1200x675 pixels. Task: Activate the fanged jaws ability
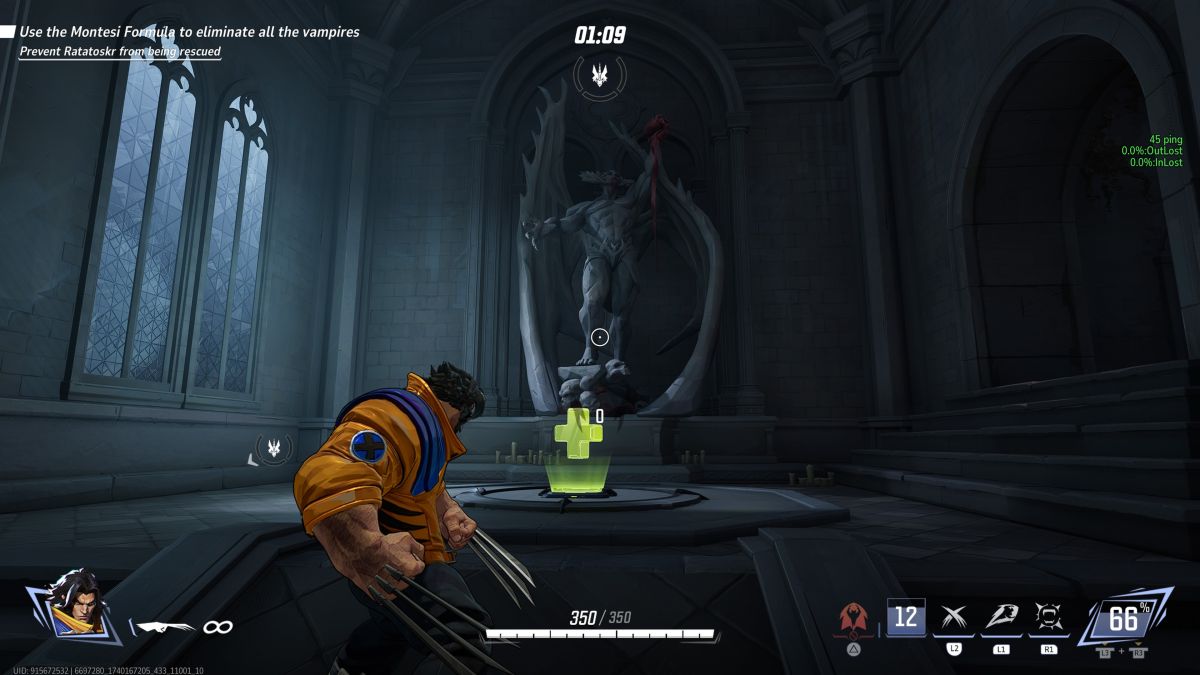click(1049, 617)
